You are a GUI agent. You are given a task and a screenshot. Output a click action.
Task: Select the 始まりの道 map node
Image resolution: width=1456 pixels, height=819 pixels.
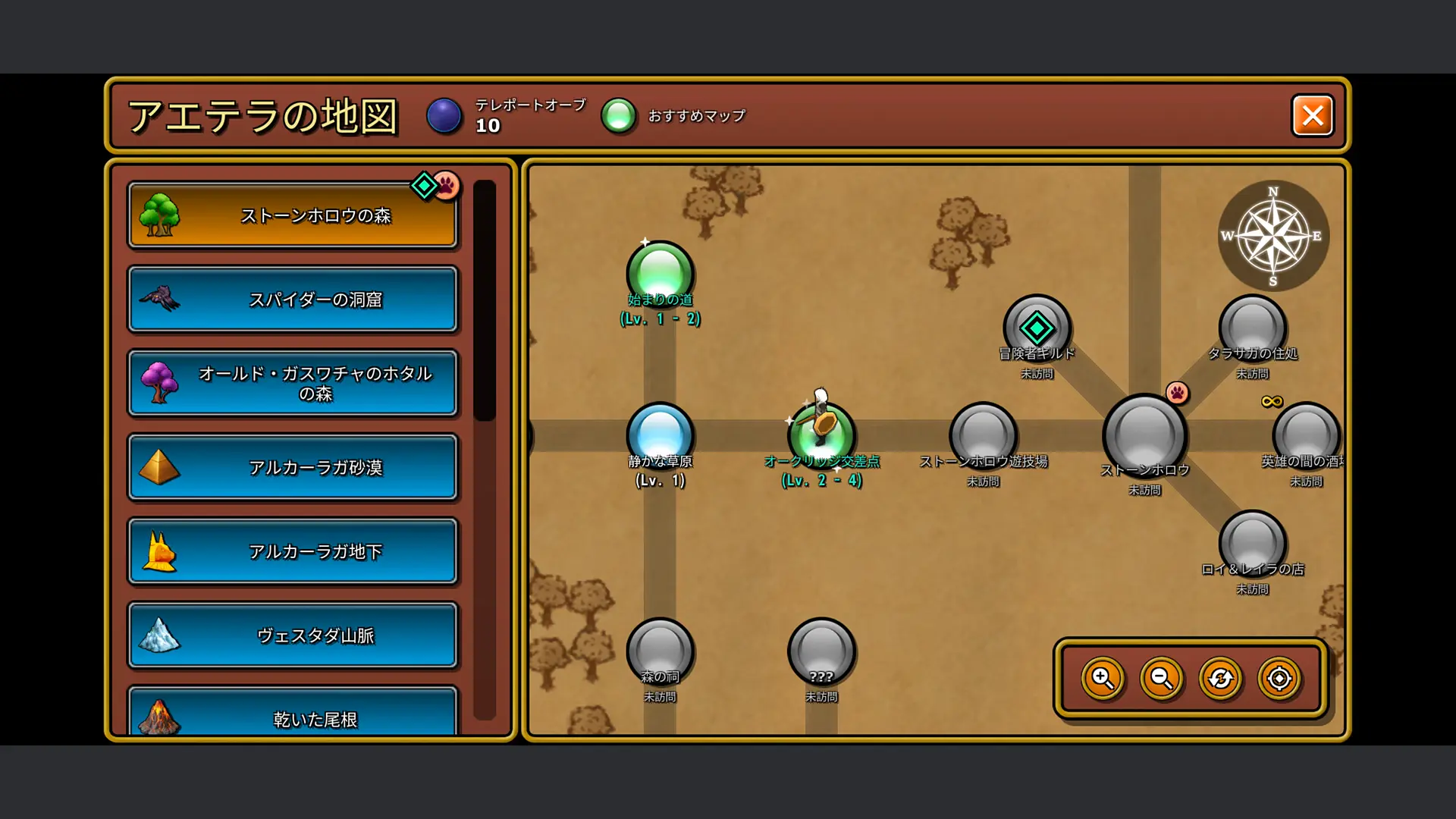(x=660, y=273)
